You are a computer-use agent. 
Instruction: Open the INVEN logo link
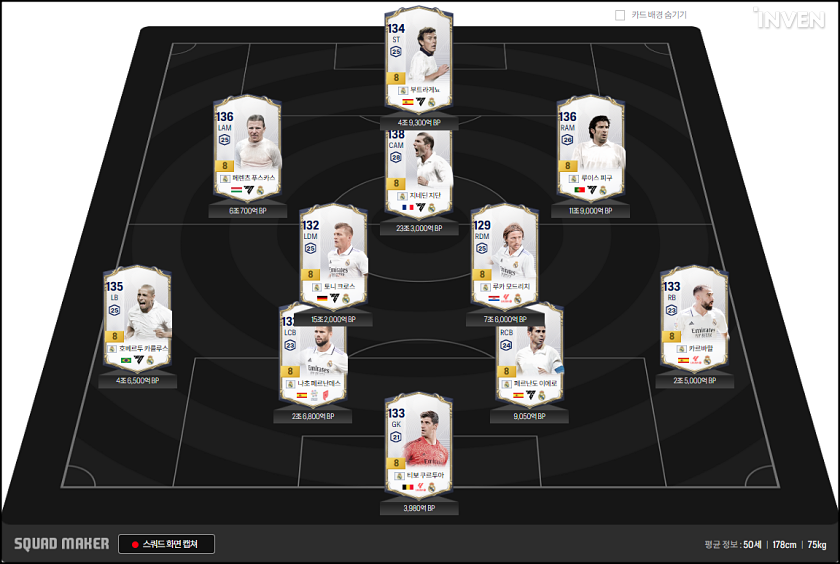click(x=792, y=19)
